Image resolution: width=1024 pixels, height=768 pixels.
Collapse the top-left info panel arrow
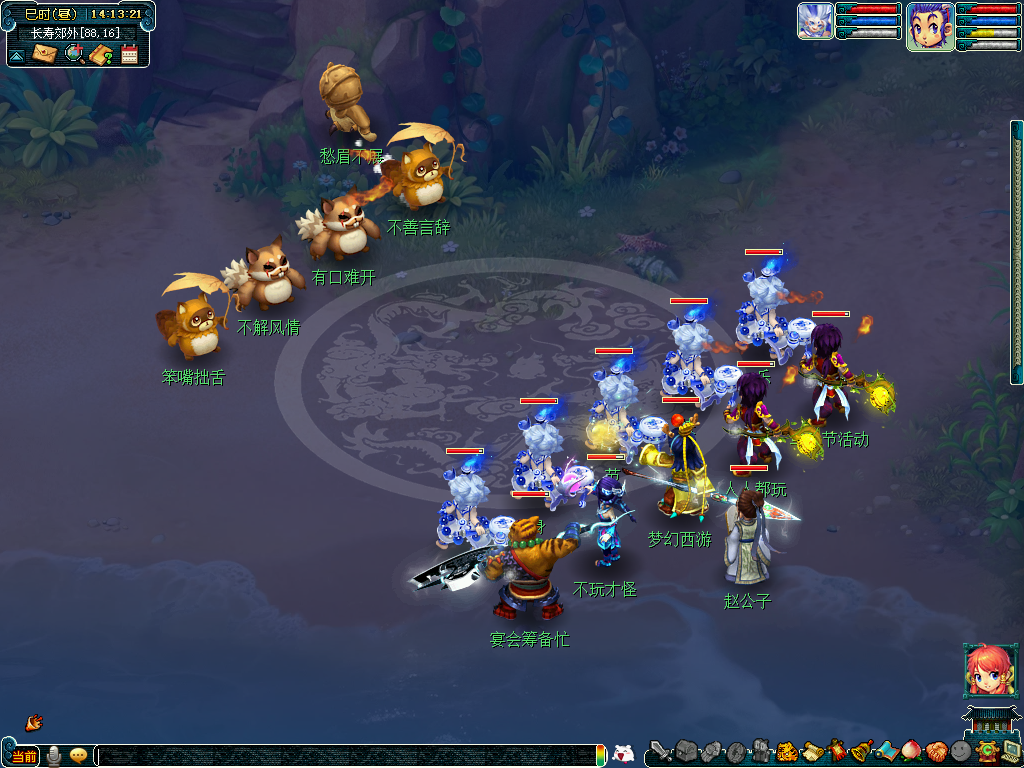18,55
